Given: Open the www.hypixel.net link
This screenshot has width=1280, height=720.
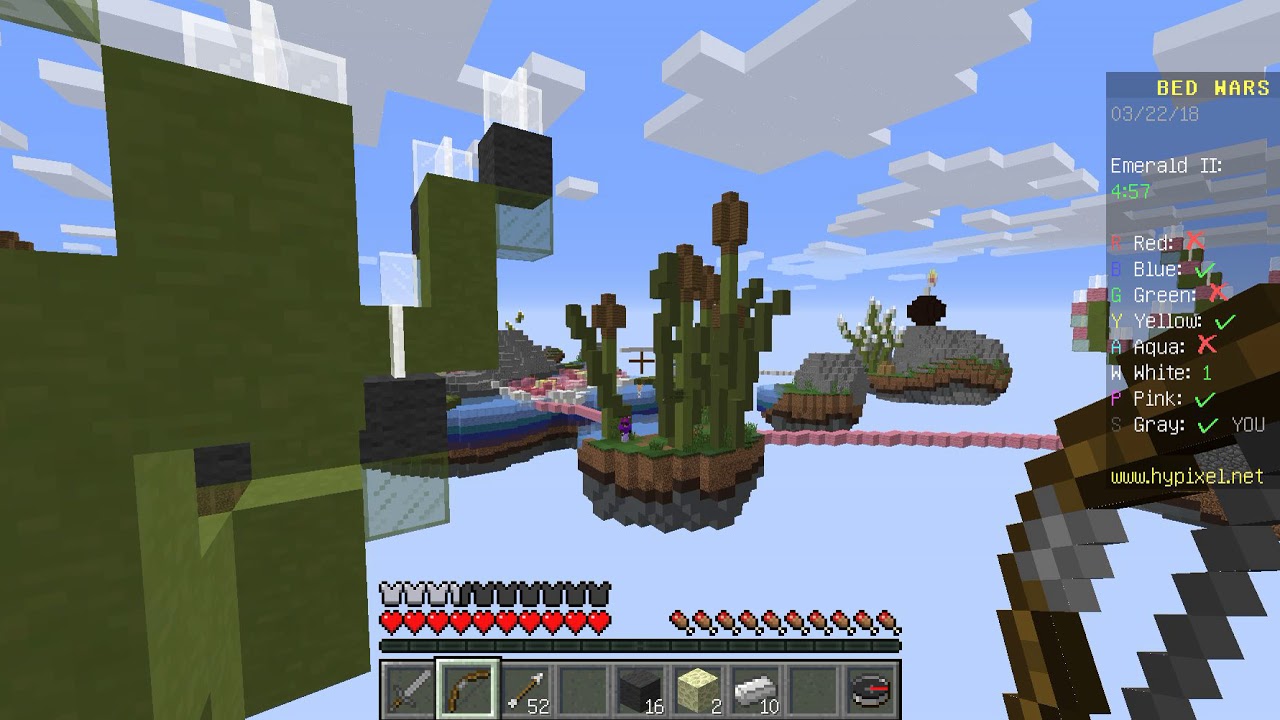Looking at the screenshot, I should coord(1185,477).
